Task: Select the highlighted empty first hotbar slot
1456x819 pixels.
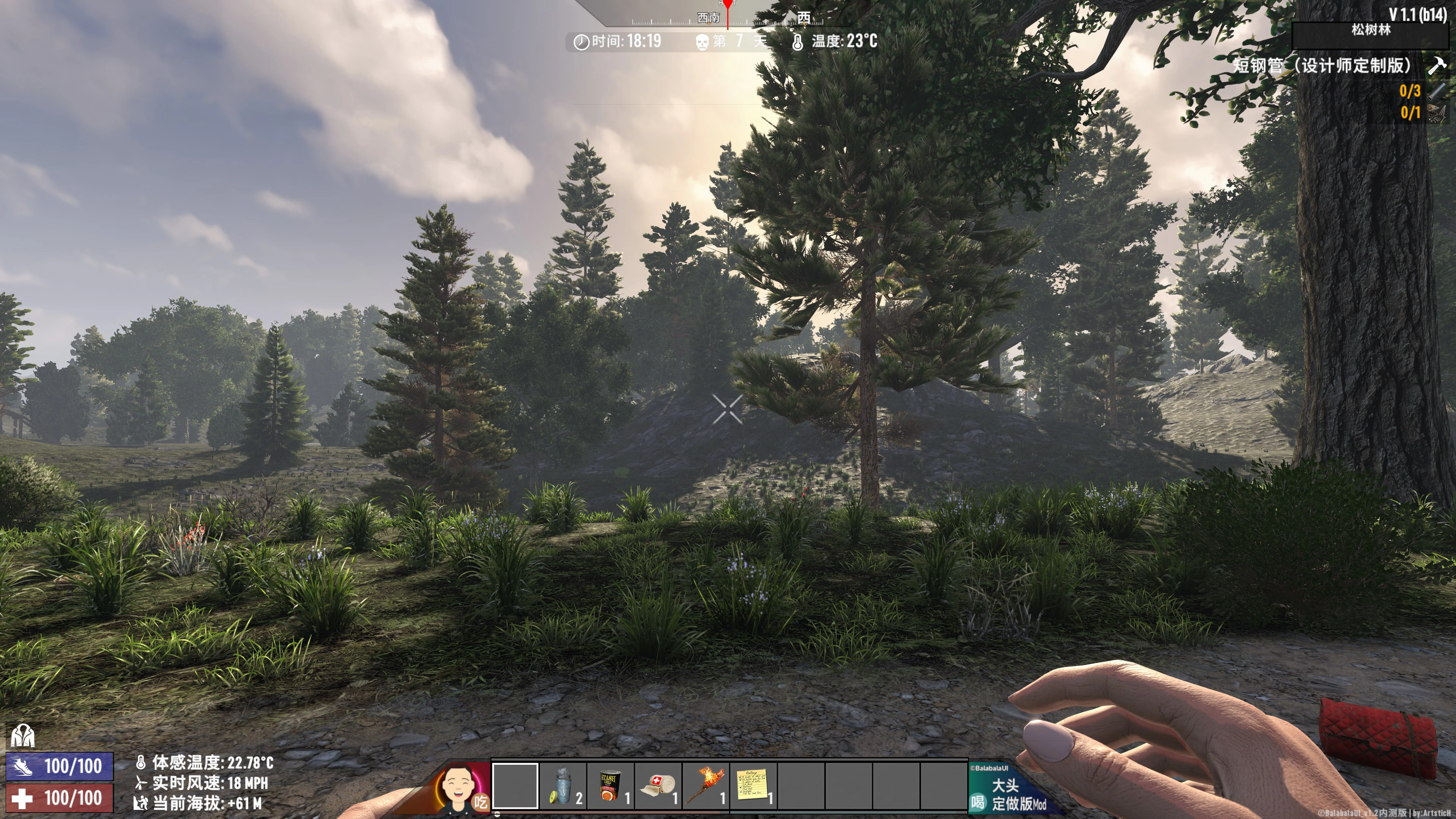Action: (x=515, y=785)
